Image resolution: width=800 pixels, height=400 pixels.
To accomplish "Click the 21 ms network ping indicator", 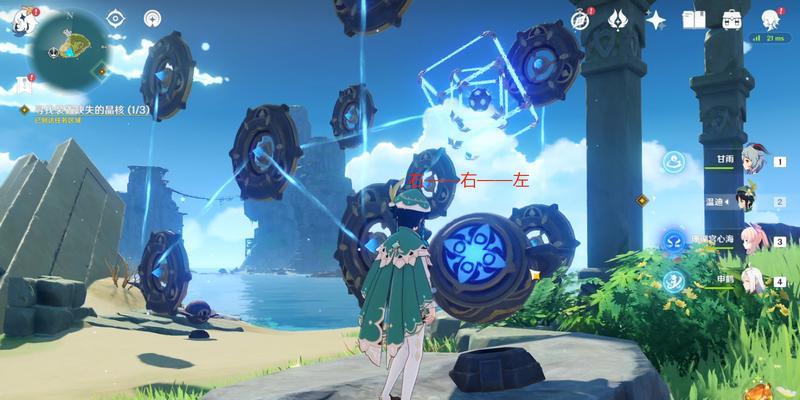I will click(770, 39).
